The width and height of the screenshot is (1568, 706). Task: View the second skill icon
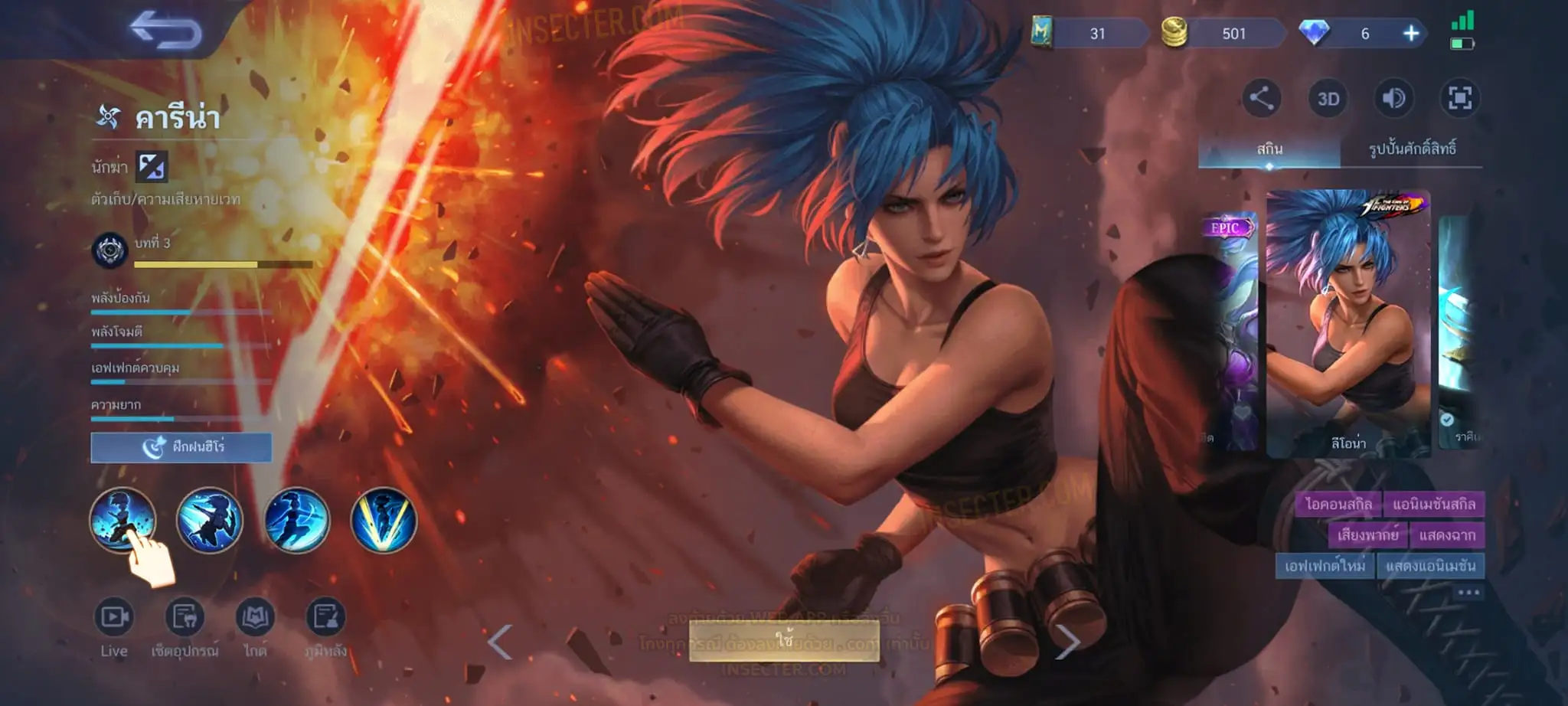pyautogui.click(x=209, y=520)
